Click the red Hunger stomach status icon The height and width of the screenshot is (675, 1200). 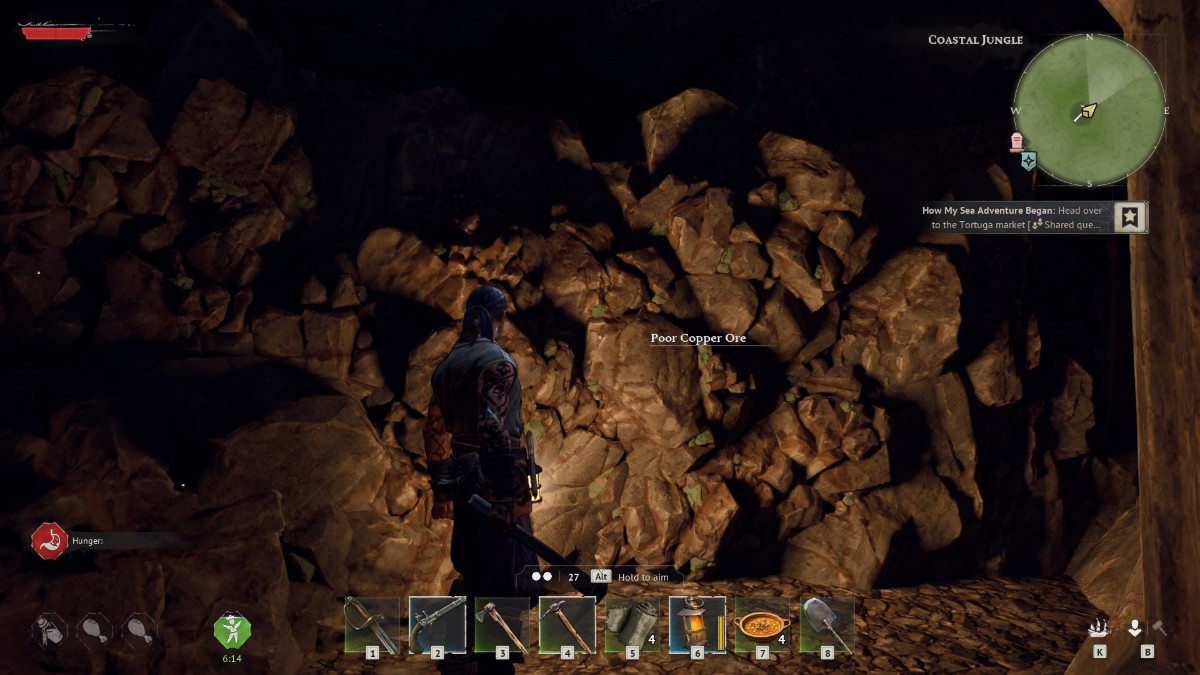pos(49,540)
